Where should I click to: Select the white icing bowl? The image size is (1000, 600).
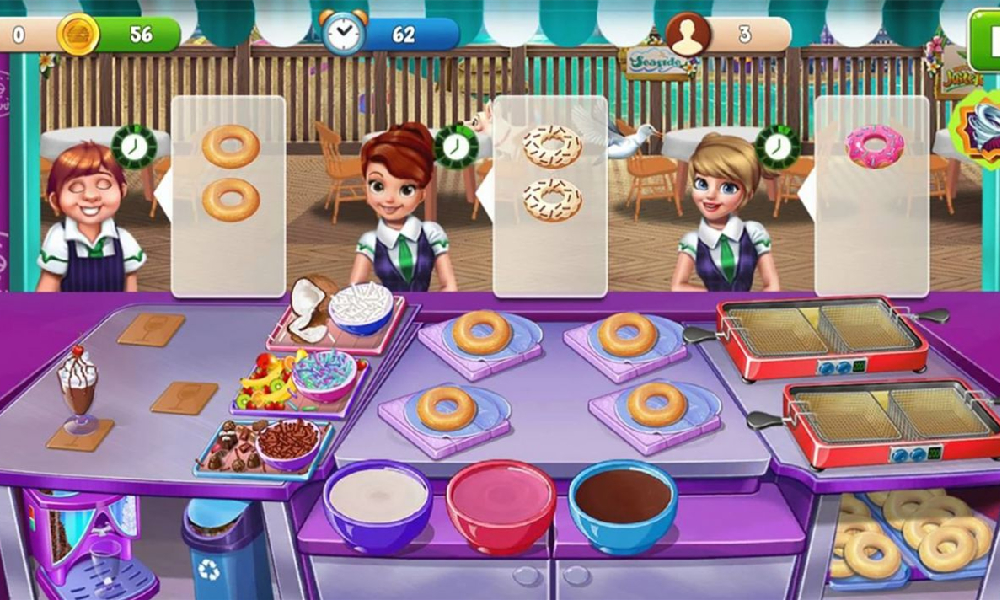click(377, 503)
